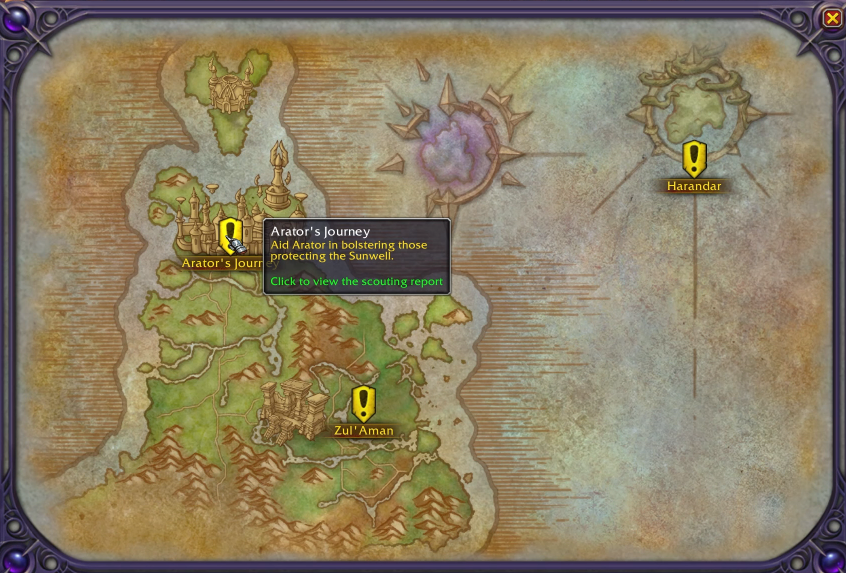The height and width of the screenshot is (573, 846).
Task: Click the Arator's Journey quest marker
Action: coord(230,236)
